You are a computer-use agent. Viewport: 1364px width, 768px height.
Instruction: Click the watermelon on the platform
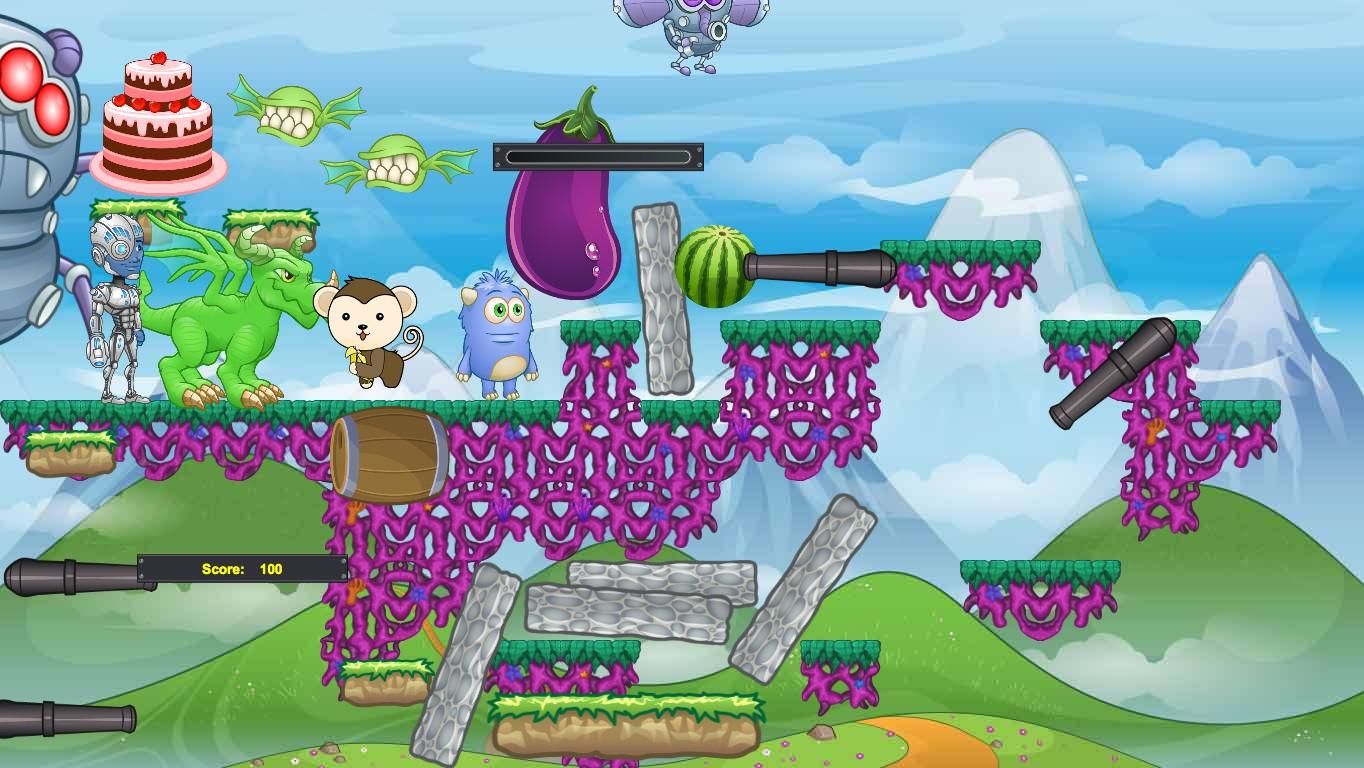715,265
